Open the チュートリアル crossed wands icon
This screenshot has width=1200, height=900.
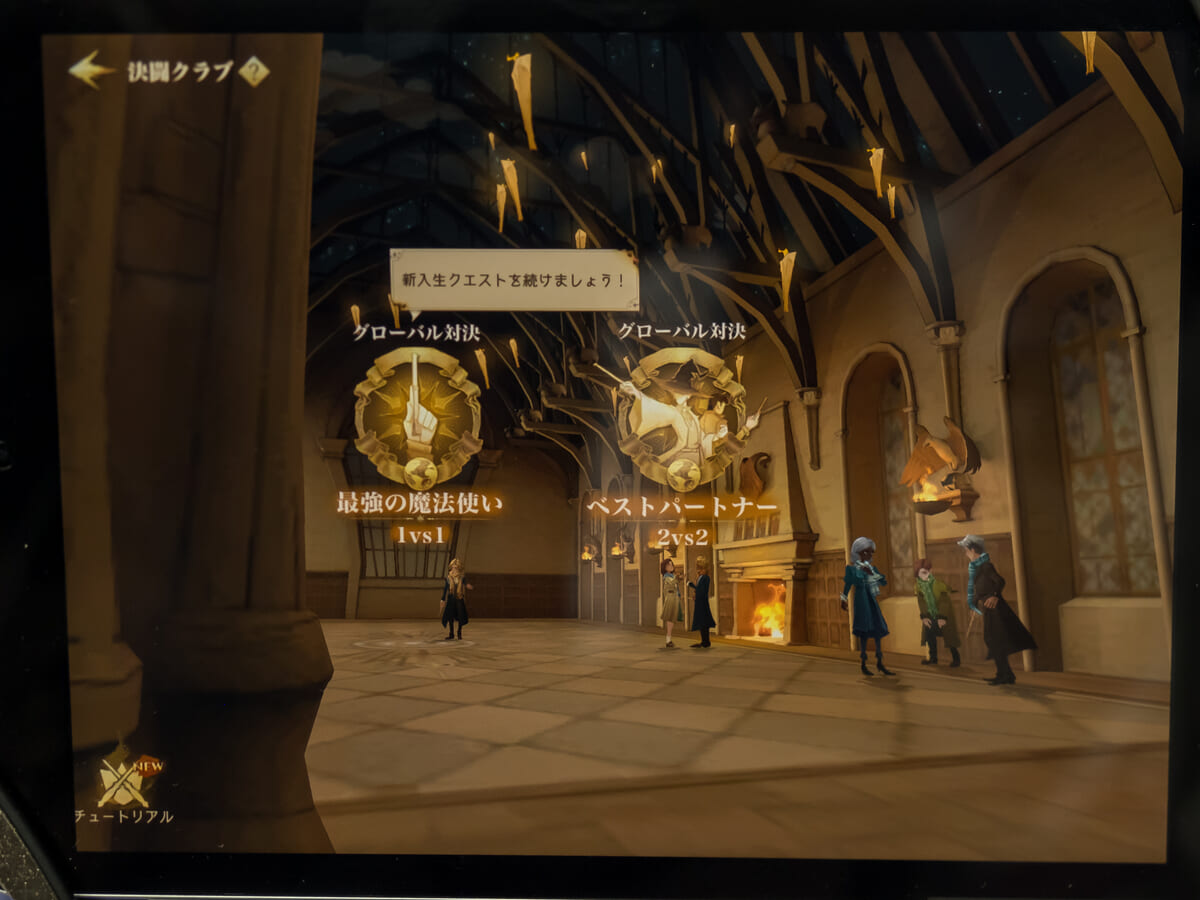pyautogui.click(x=124, y=782)
